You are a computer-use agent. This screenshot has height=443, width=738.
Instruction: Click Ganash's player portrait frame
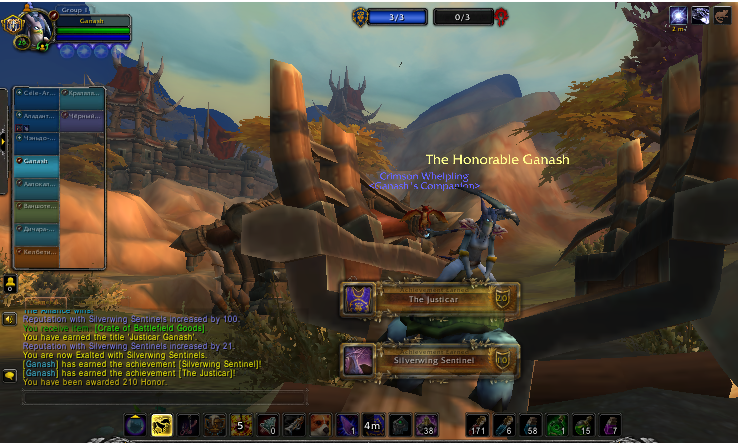tap(30, 24)
